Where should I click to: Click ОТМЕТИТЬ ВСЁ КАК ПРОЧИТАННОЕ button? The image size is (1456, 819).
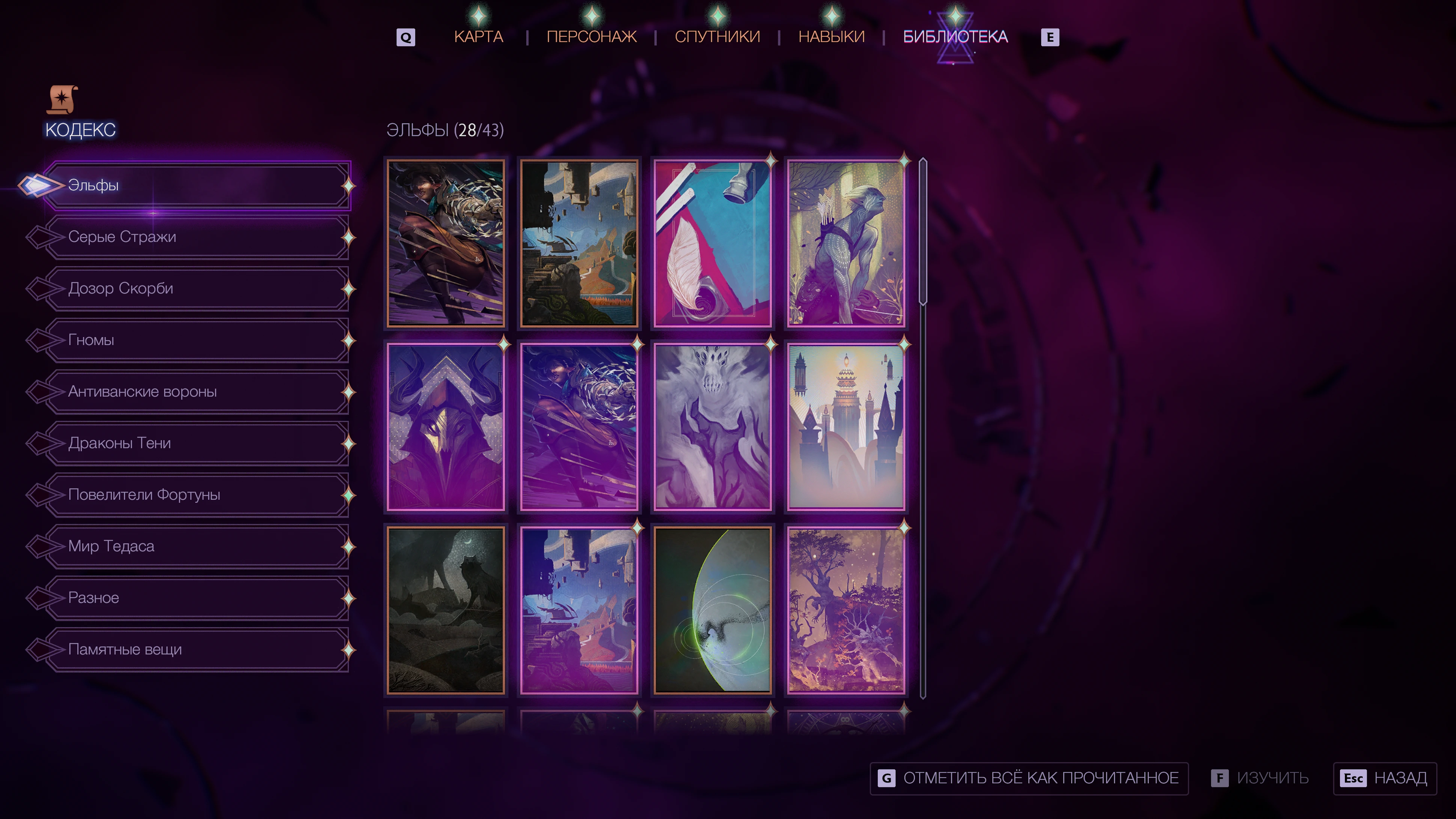(x=1029, y=778)
